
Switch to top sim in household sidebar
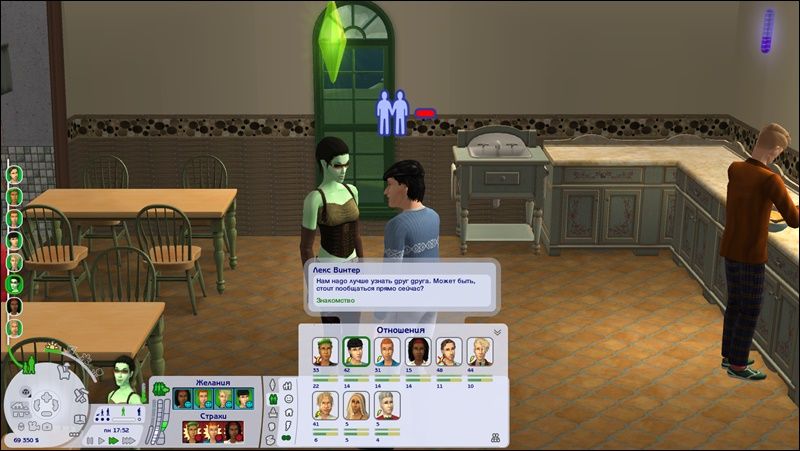[x=15, y=174]
